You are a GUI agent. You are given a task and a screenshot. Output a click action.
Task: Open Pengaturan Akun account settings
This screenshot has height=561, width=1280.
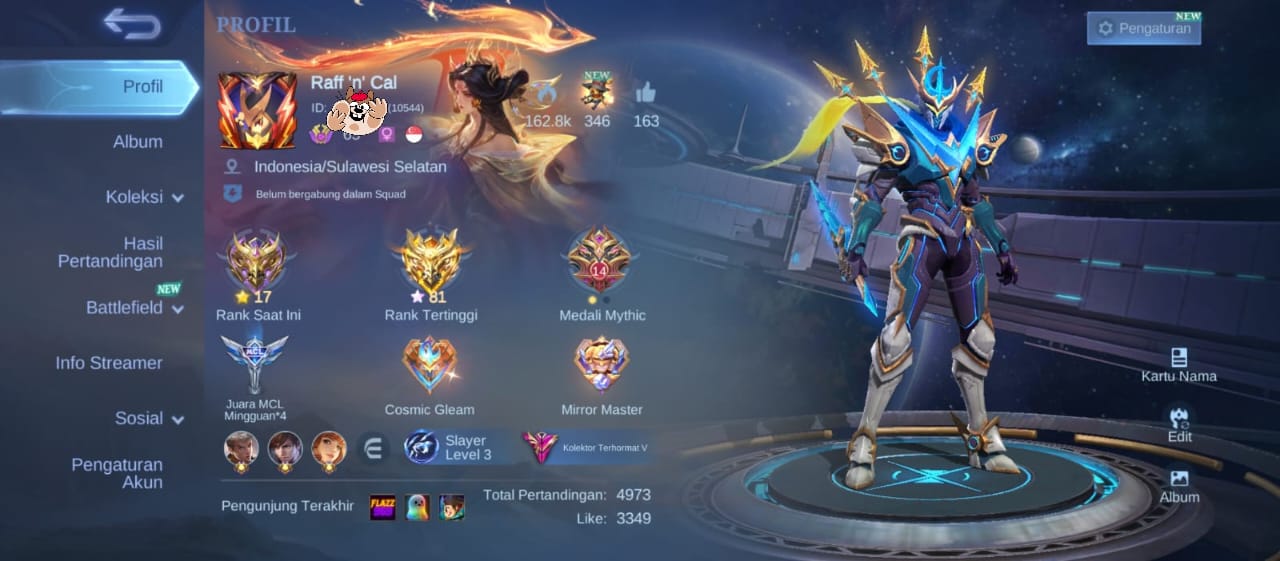pos(116,473)
